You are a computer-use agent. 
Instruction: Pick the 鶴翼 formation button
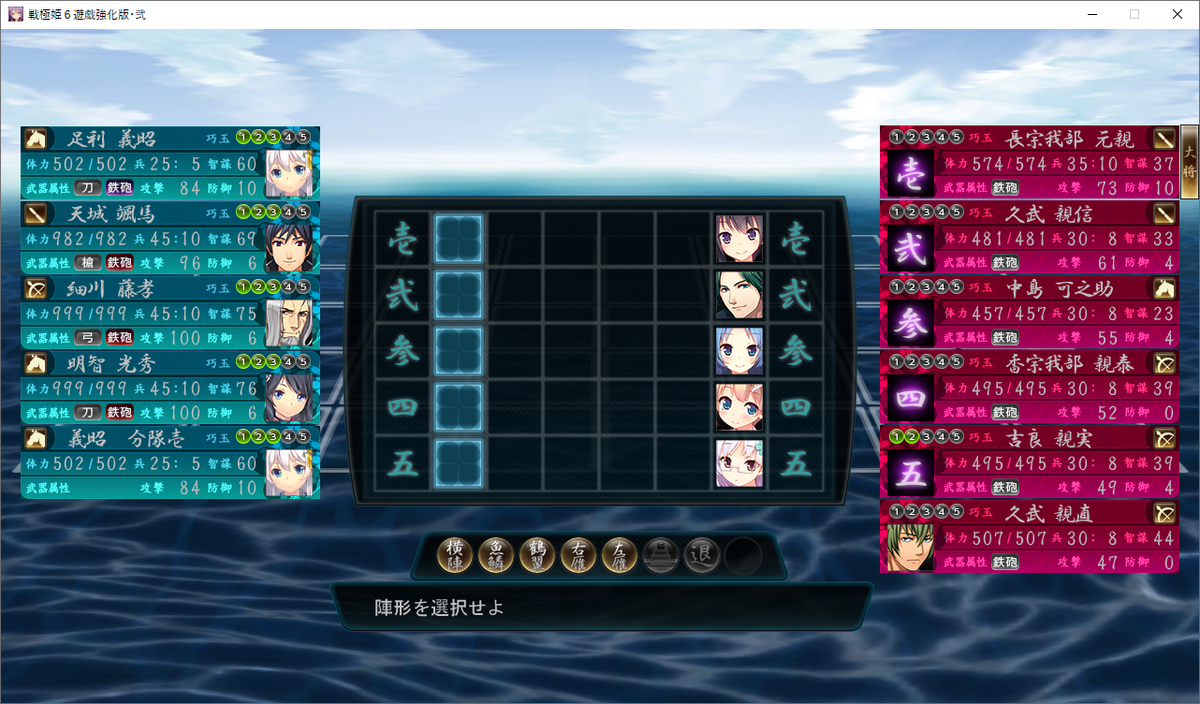(538, 555)
